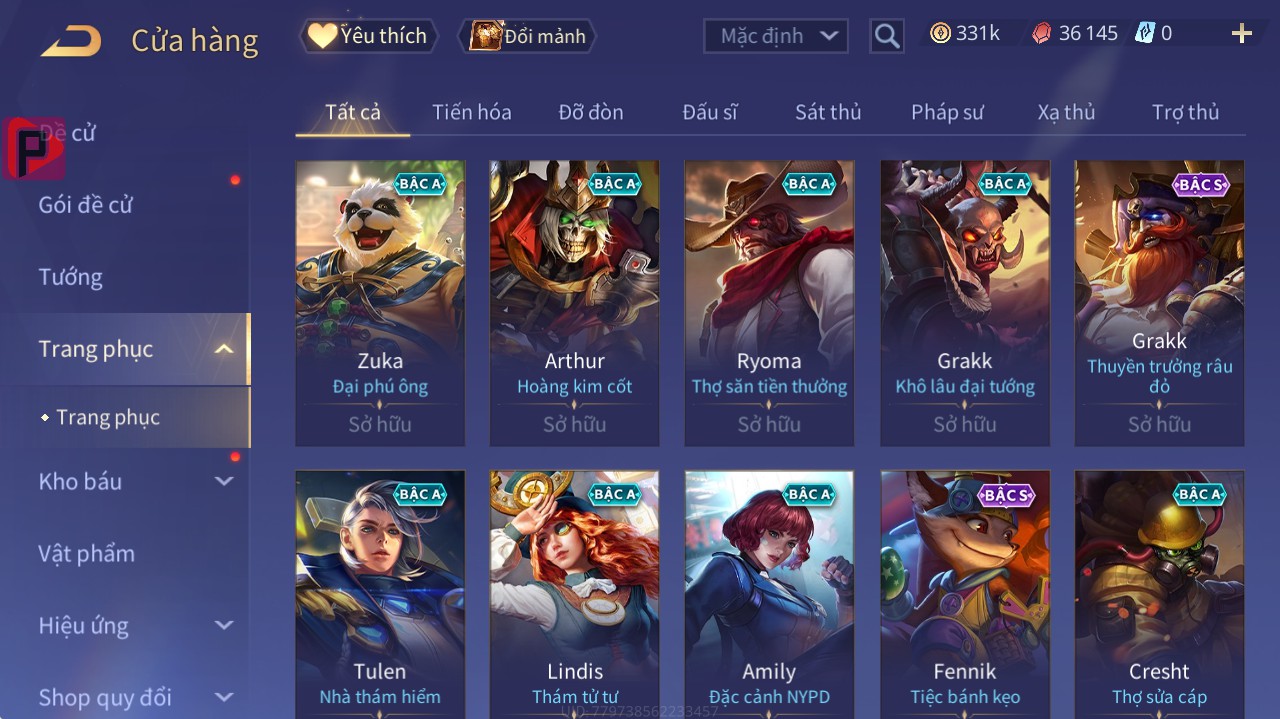
Task: View the Xạ thủ category
Action: point(1066,112)
